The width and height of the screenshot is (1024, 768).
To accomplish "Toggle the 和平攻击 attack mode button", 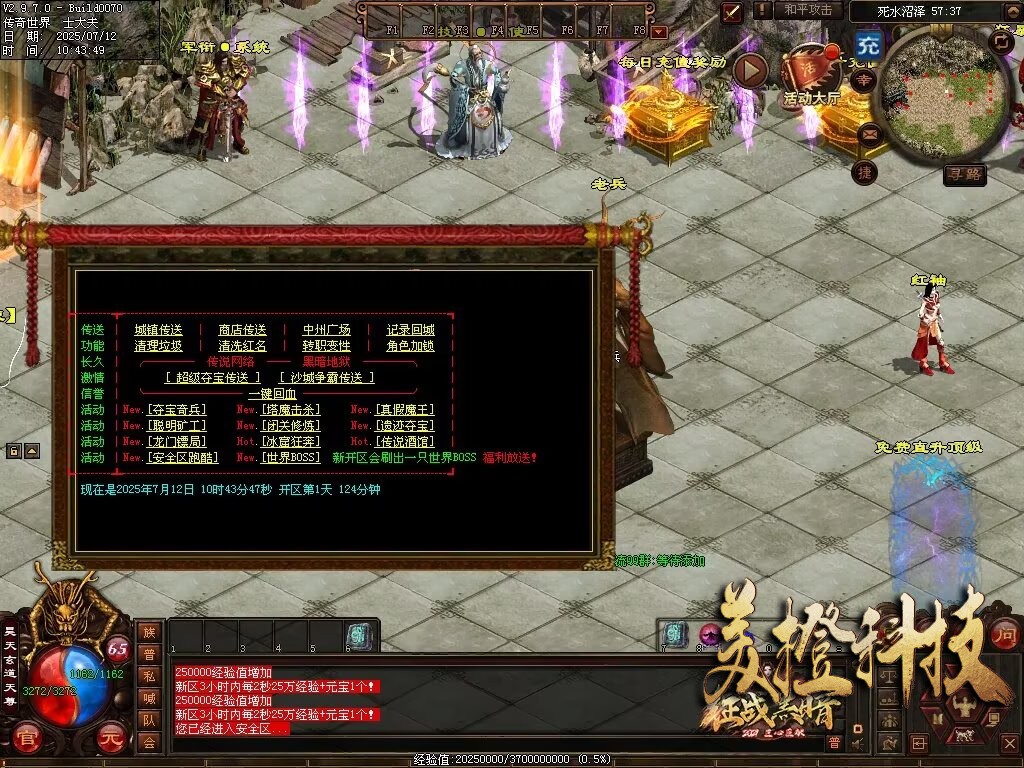I will point(807,10).
